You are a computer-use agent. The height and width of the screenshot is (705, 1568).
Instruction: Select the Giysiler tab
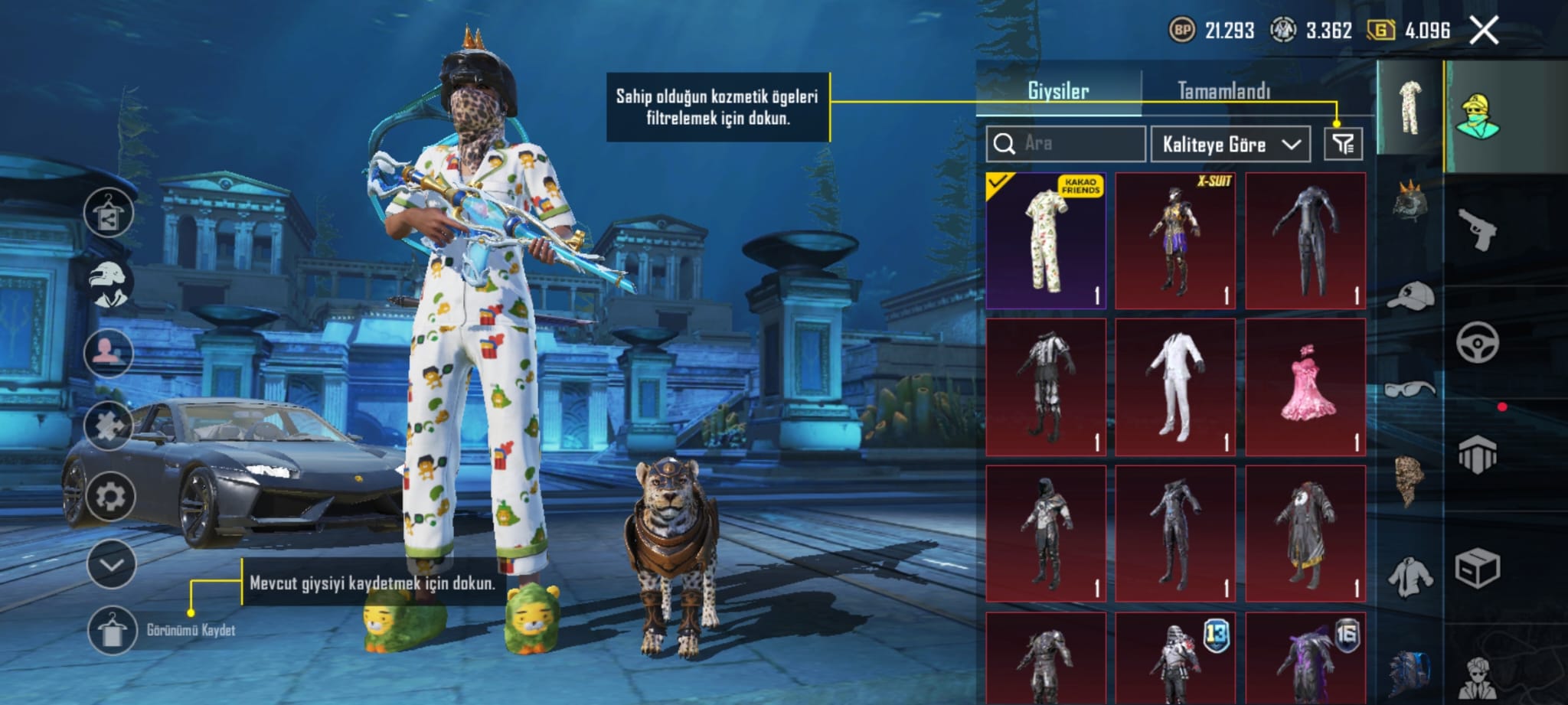(x=1058, y=91)
